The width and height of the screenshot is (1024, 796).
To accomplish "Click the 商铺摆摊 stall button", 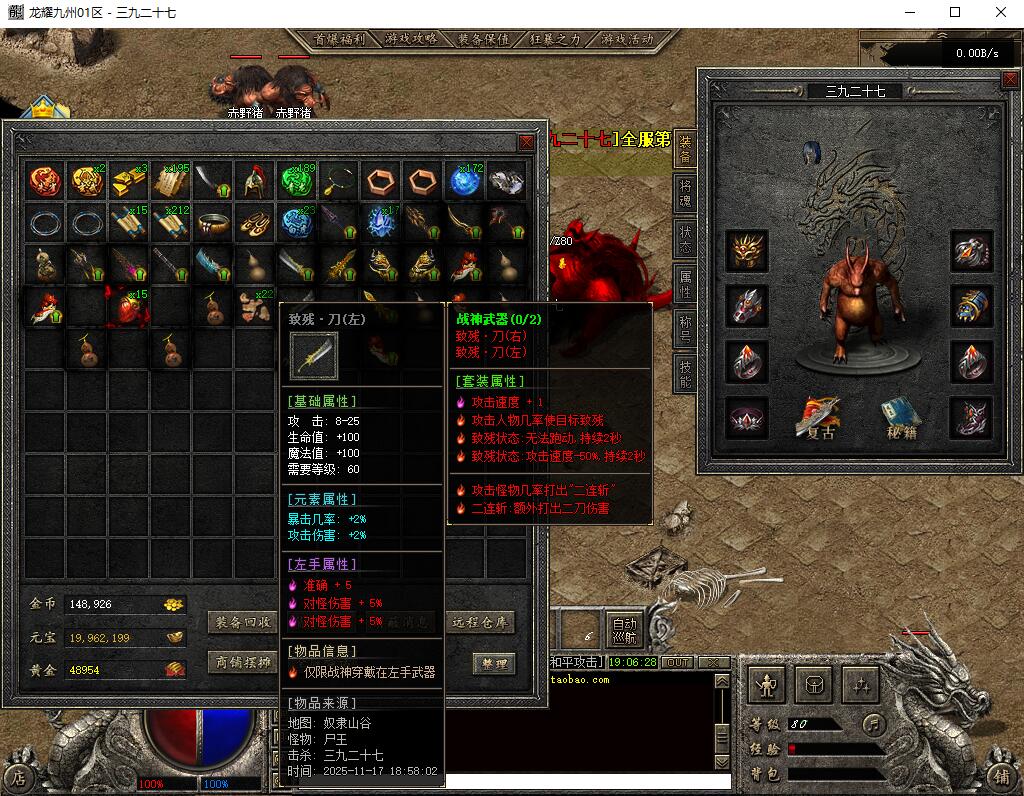I will click(x=244, y=662).
